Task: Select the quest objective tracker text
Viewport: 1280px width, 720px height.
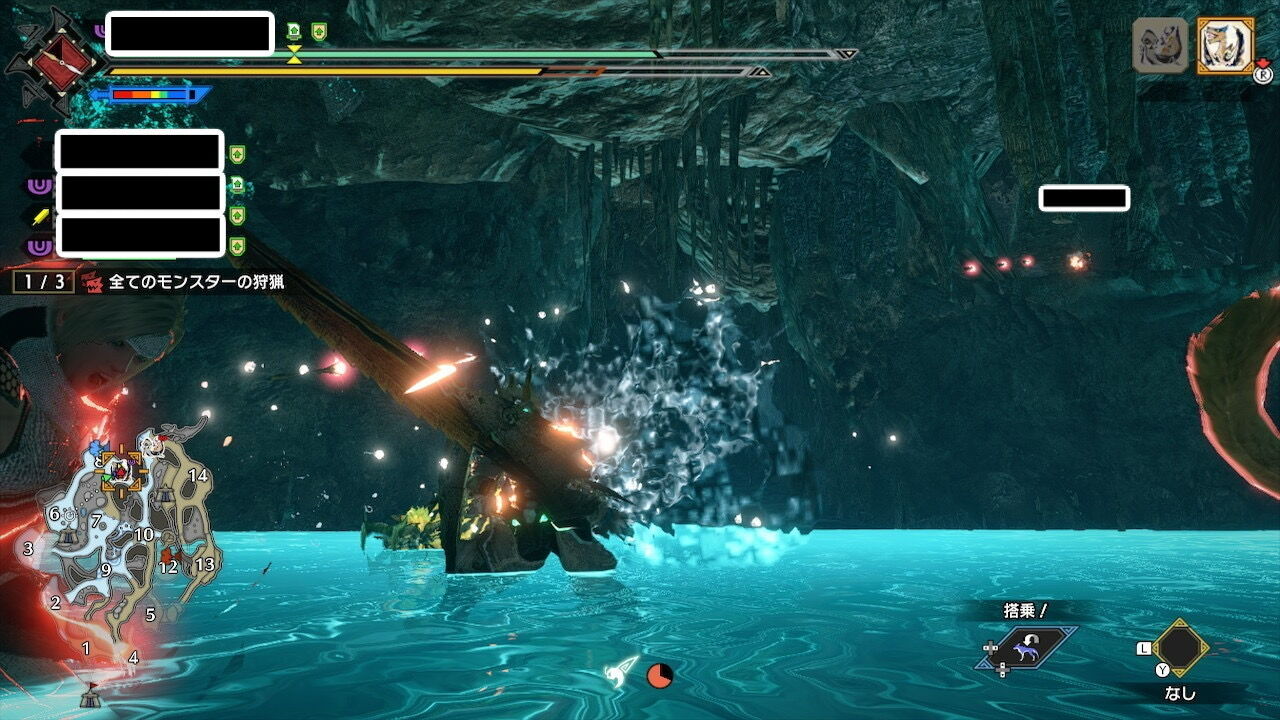Action: (x=196, y=282)
